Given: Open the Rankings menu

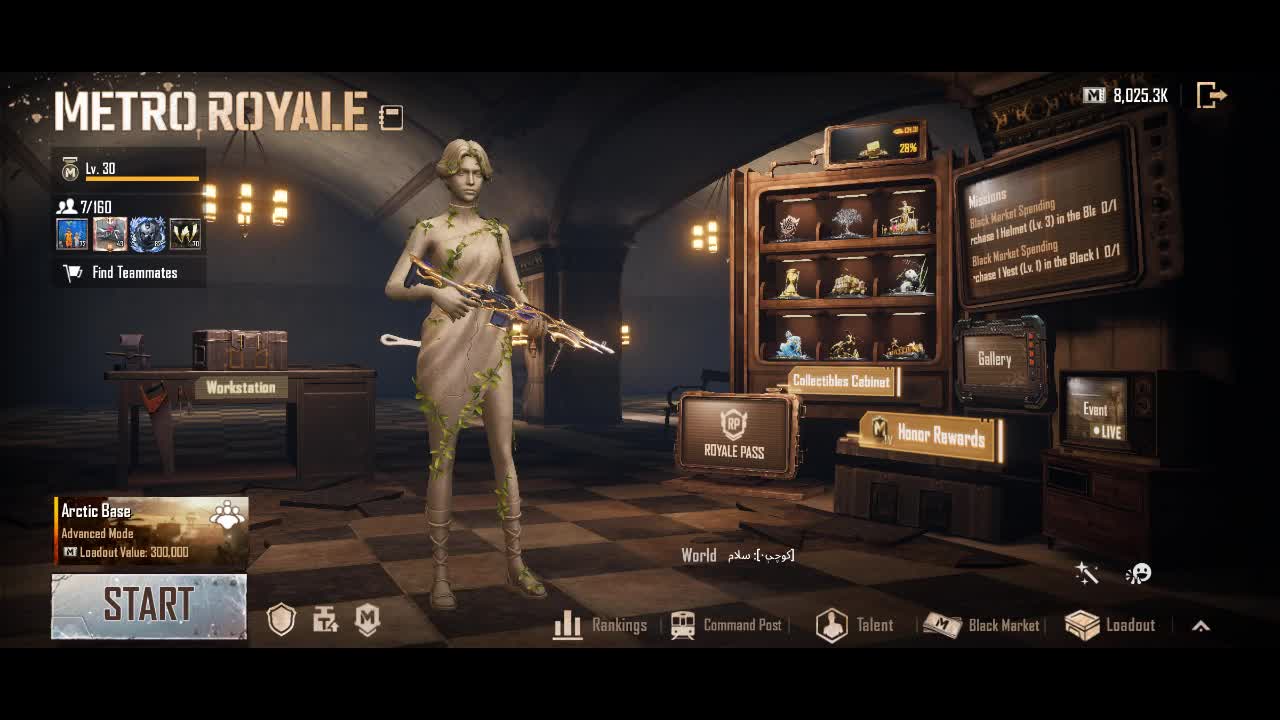Looking at the screenshot, I should [600, 626].
